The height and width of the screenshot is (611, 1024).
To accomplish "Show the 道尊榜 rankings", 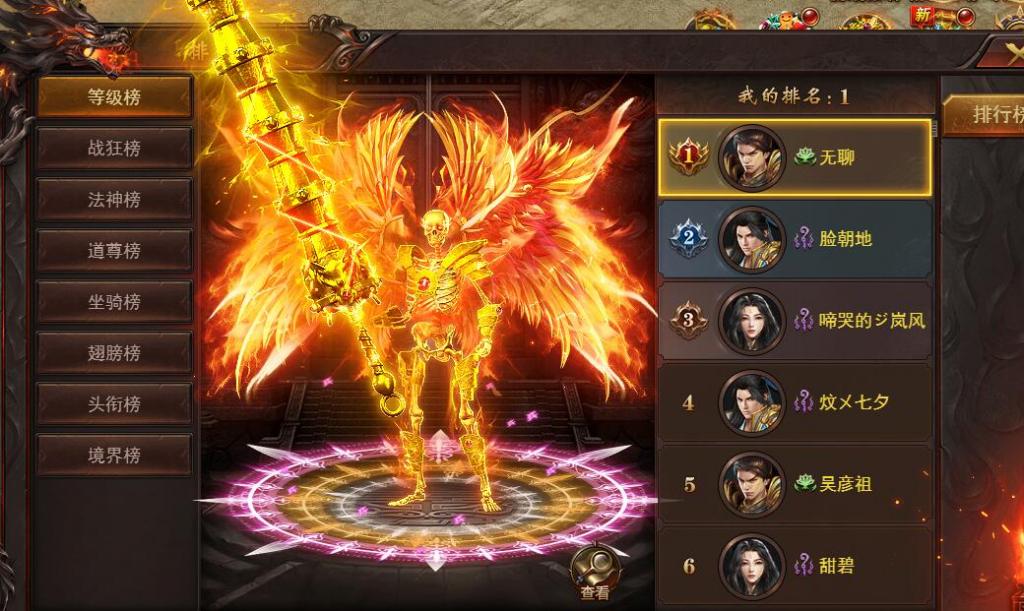I will pos(114,250).
